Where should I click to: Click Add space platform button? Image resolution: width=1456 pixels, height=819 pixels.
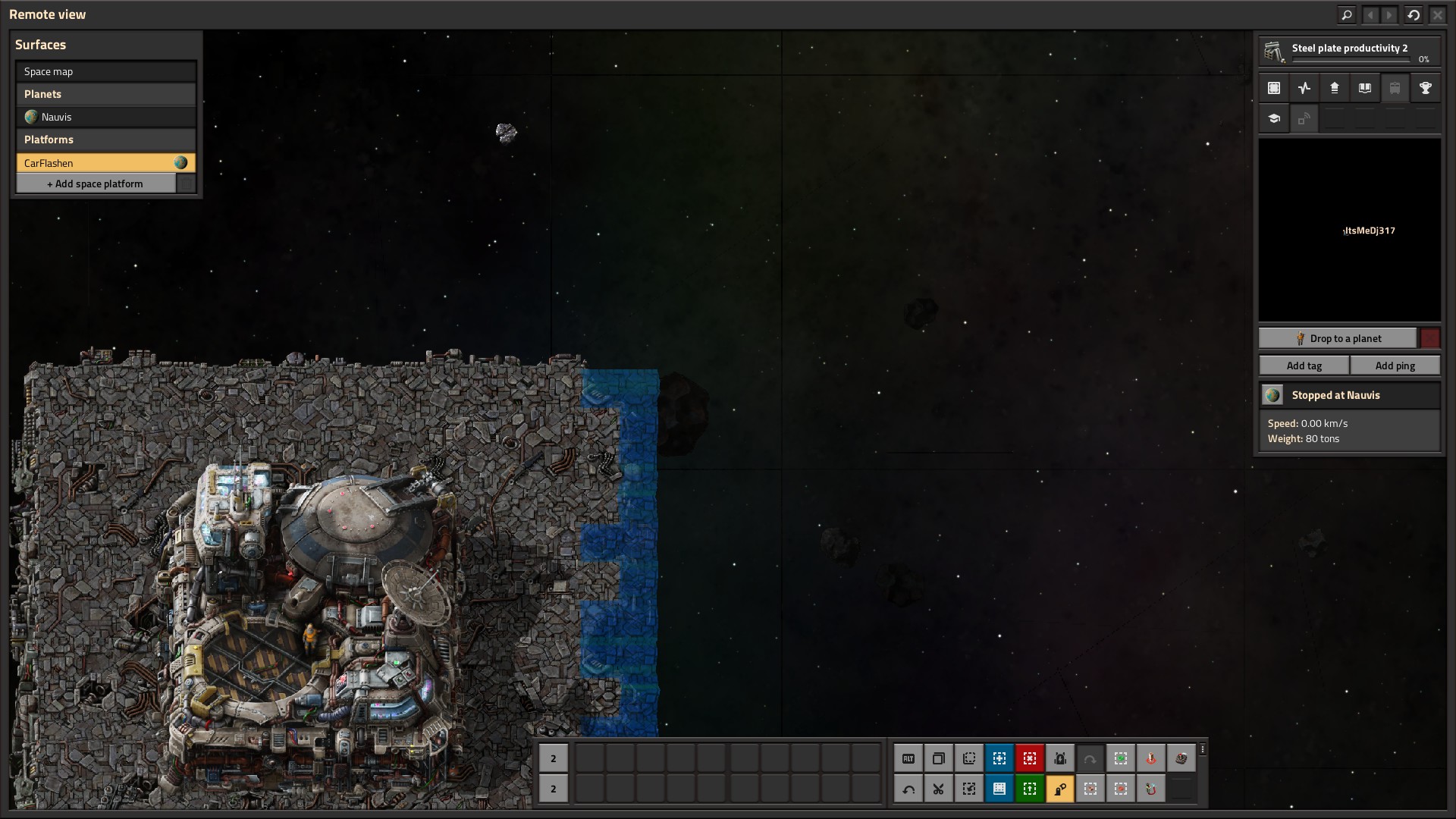96,184
